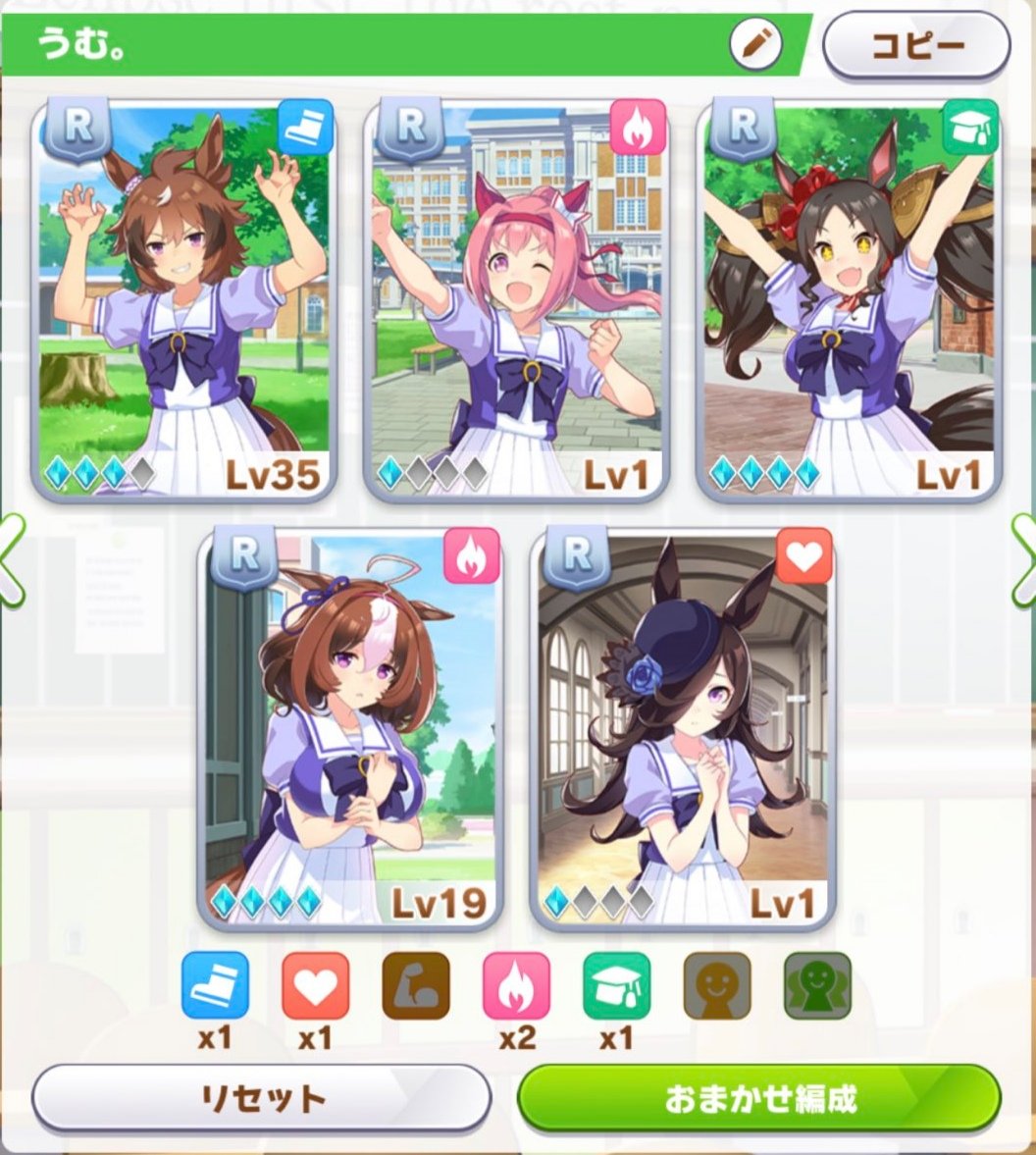Activate the おまかせ編成 auto-formation button
Screen dimensions: 1036x1155
(759, 1098)
